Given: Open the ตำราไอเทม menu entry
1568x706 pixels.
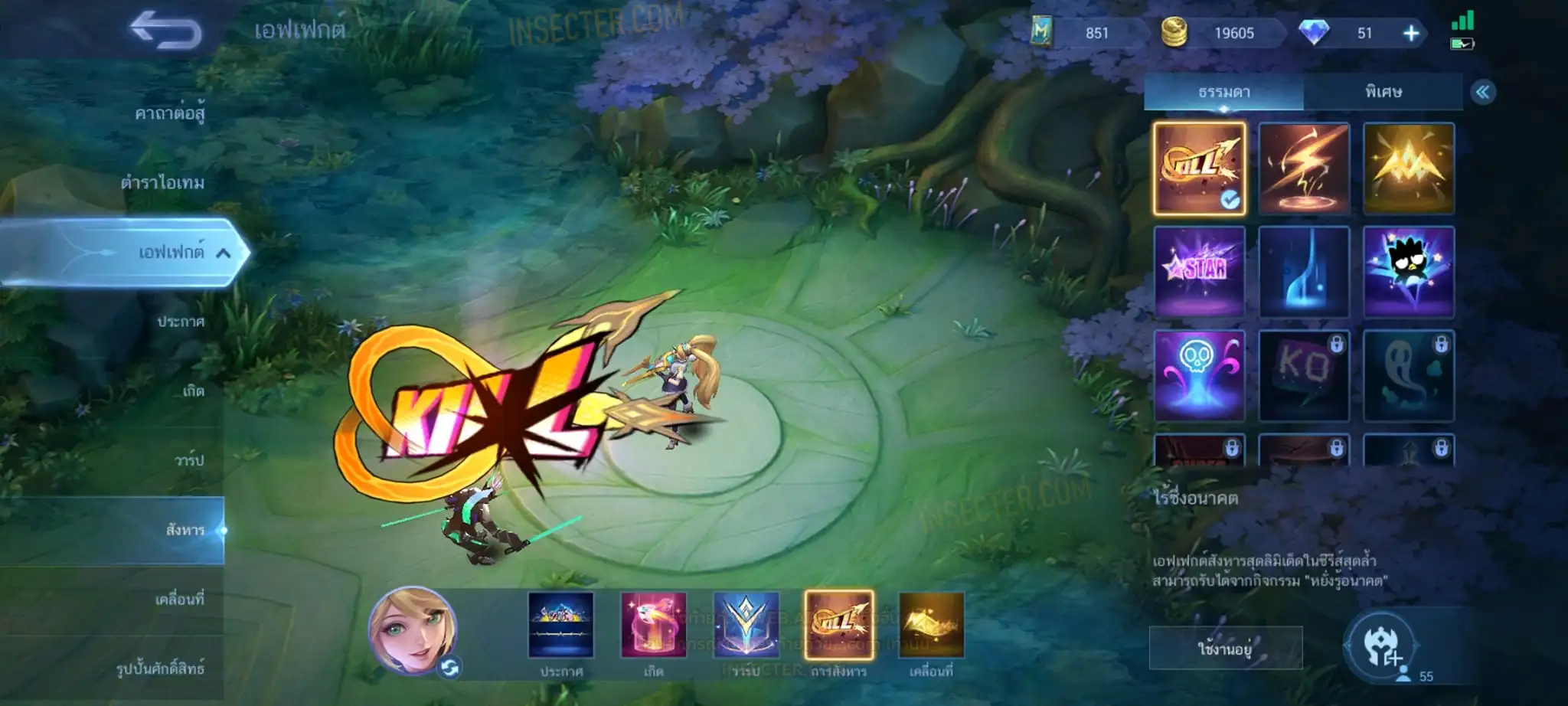Looking at the screenshot, I should tap(162, 183).
